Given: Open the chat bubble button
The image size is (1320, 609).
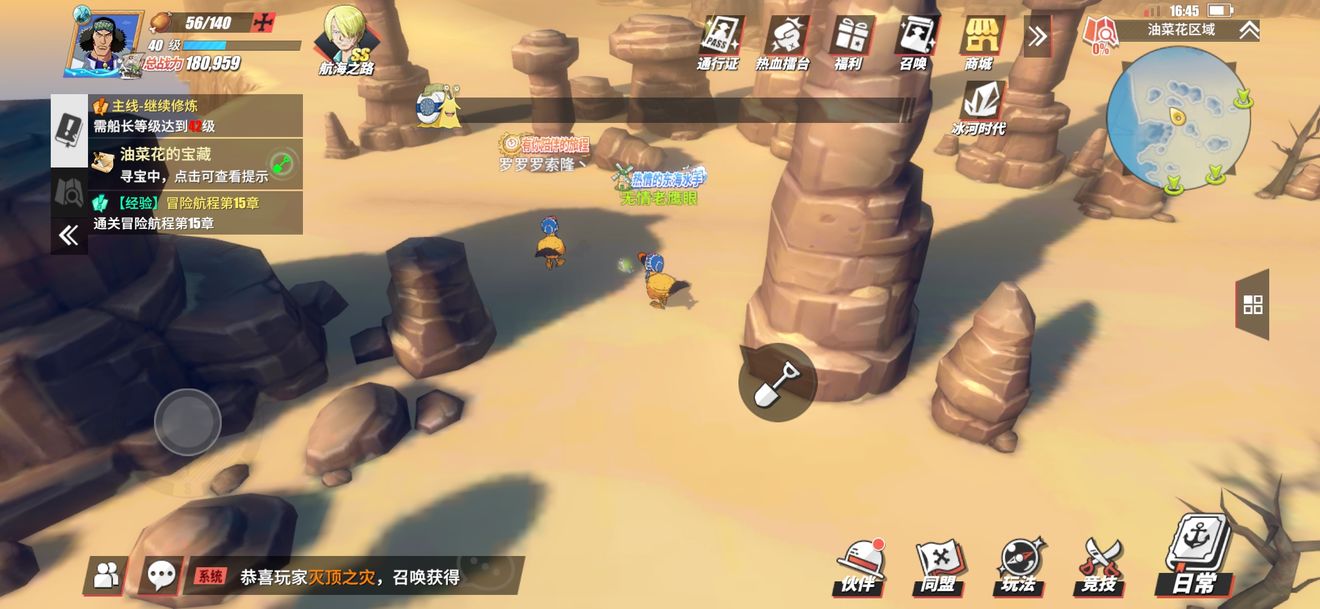Looking at the screenshot, I should 161,575.
